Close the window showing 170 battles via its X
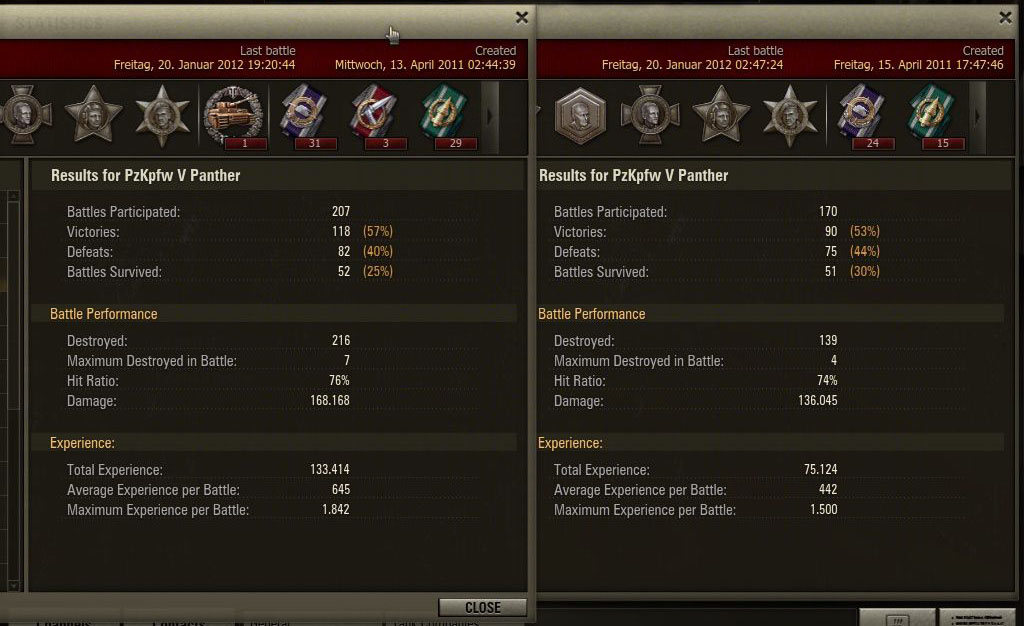This screenshot has height=626, width=1024. (x=1005, y=17)
